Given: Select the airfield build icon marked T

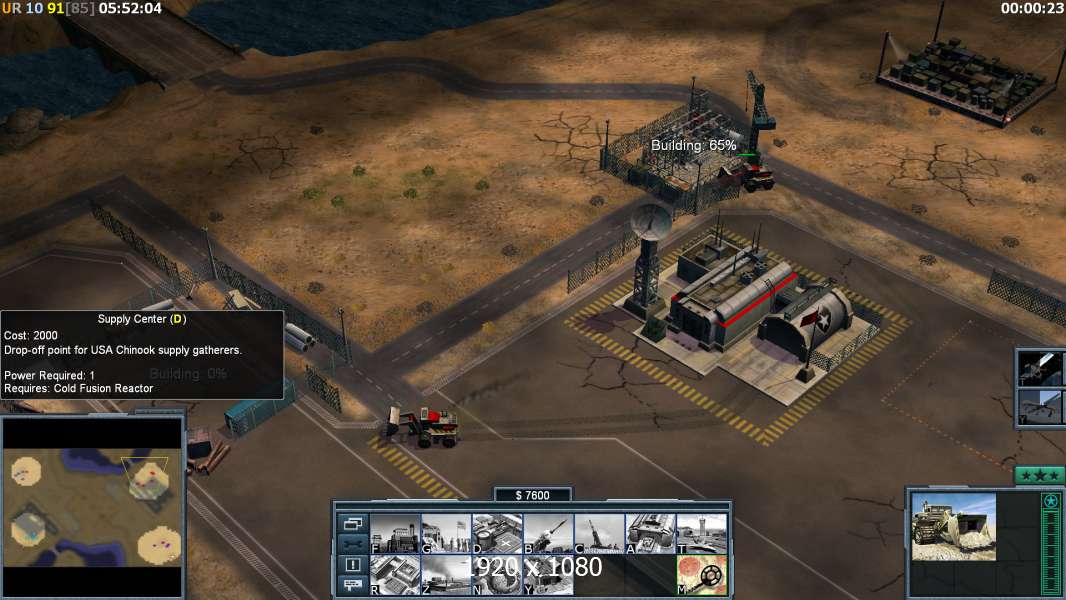Looking at the screenshot, I should (x=701, y=534).
